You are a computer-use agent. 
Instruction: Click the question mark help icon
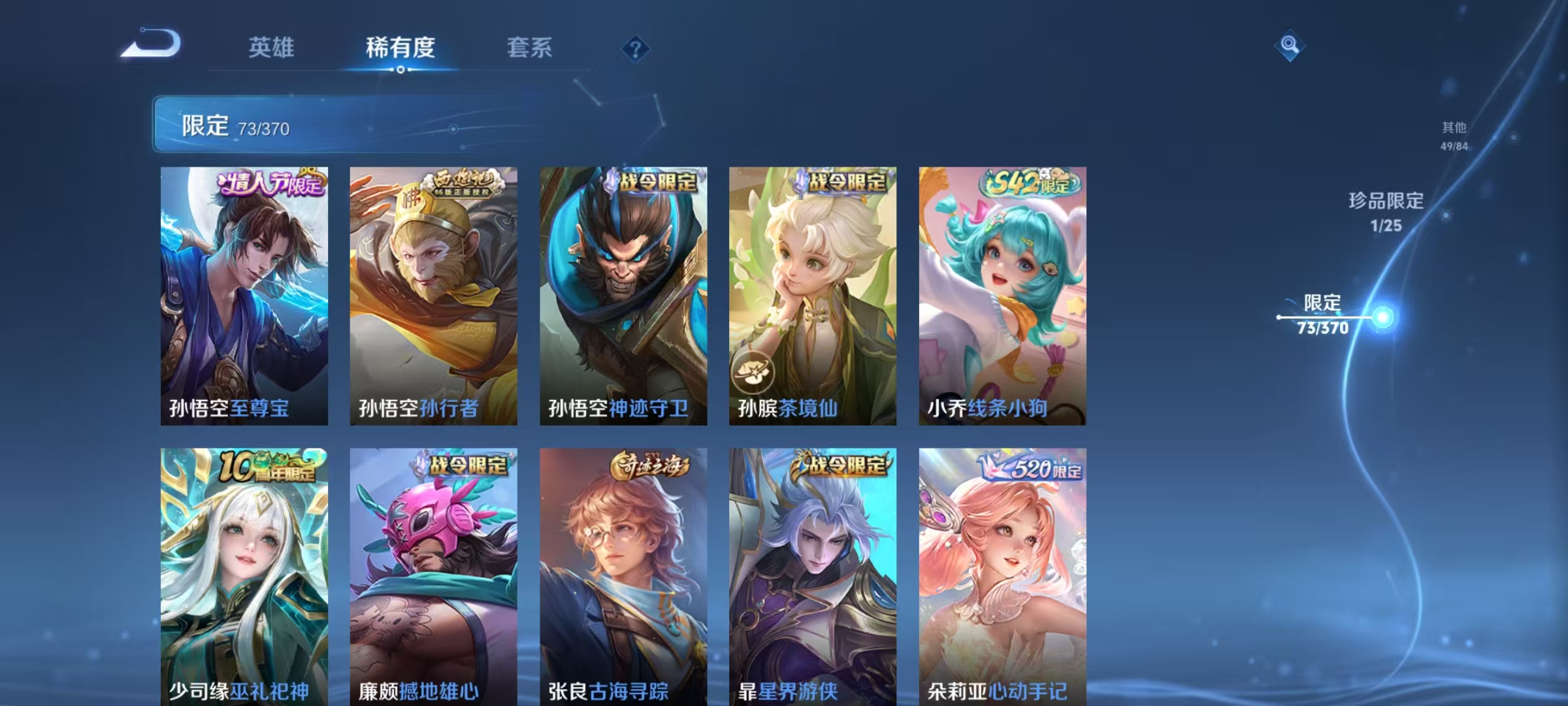637,49
